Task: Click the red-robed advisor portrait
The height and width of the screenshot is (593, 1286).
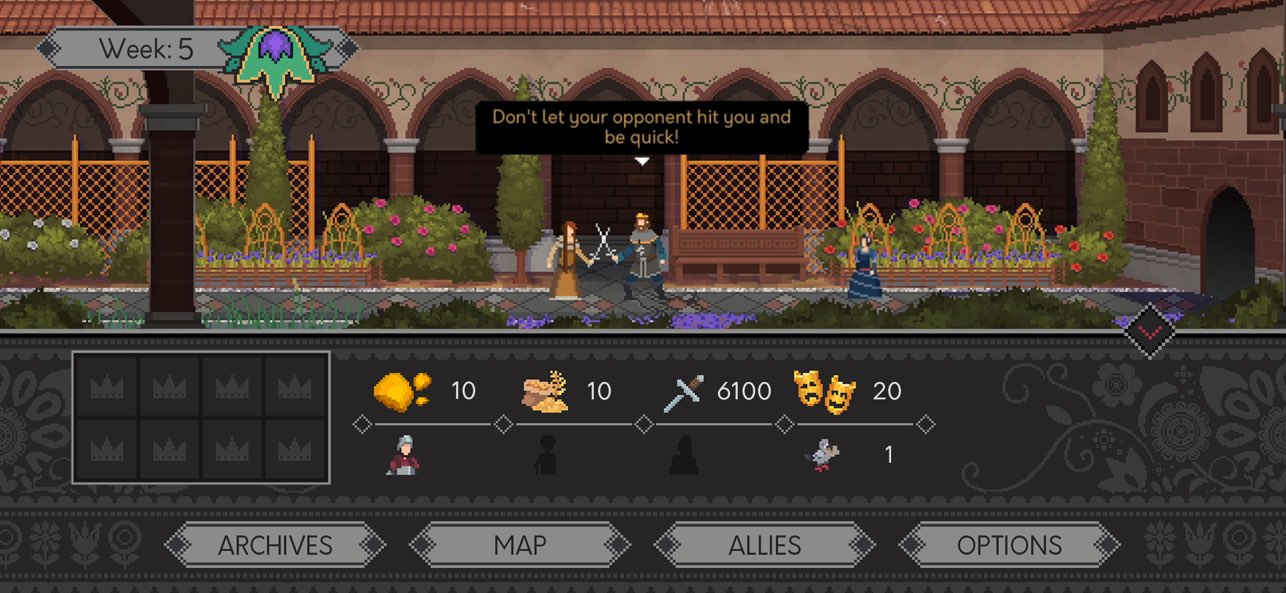Action: pos(403,456)
